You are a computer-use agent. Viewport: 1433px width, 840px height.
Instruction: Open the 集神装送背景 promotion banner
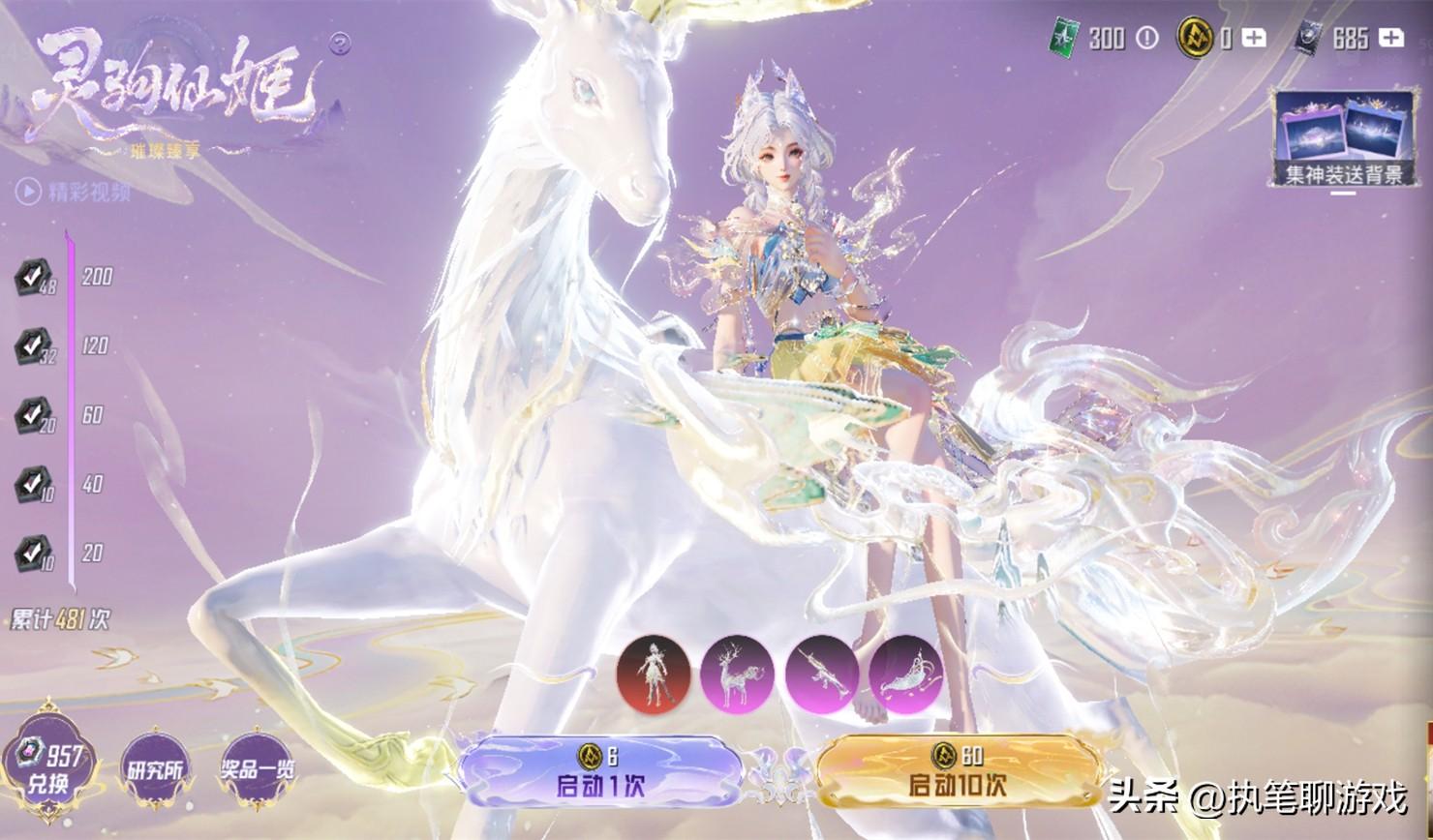(x=1343, y=140)
